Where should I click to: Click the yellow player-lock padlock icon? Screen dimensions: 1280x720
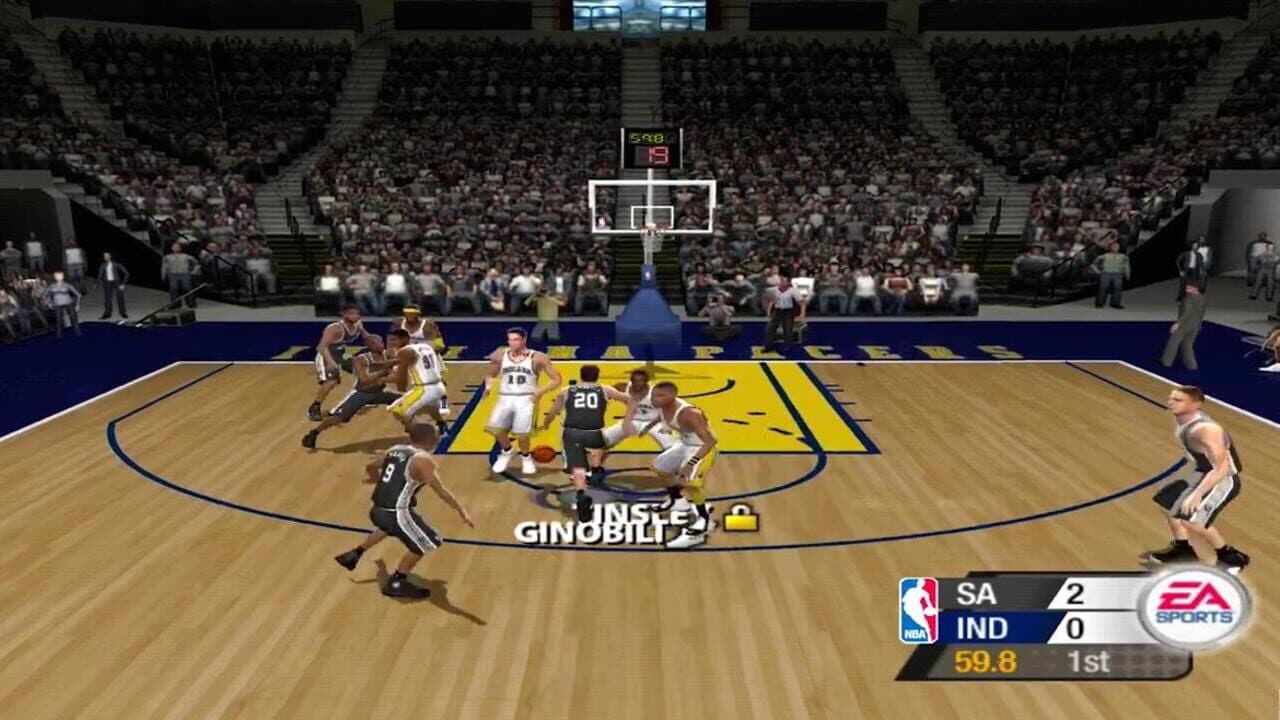[x=743, y=516]
